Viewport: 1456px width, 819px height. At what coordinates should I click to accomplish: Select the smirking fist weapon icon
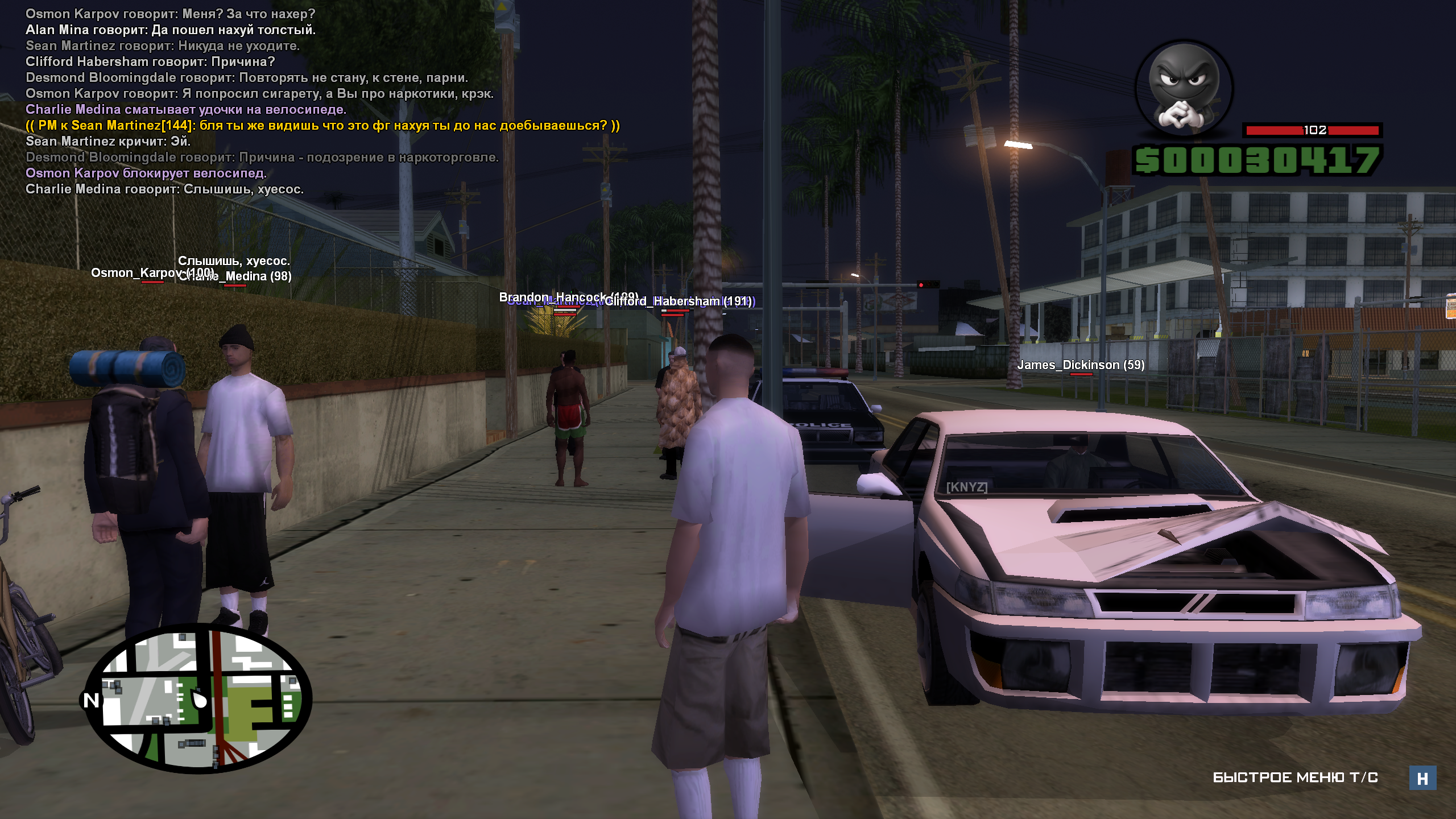coord(1184,89)
